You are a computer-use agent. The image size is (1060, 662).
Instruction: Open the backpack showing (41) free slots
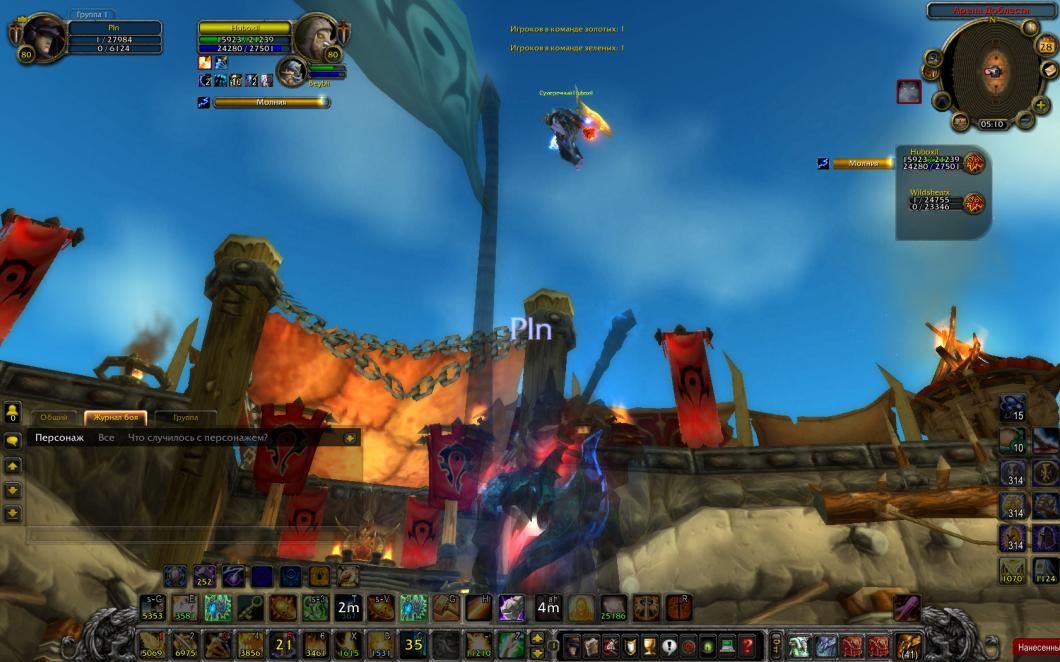point(908,645)
